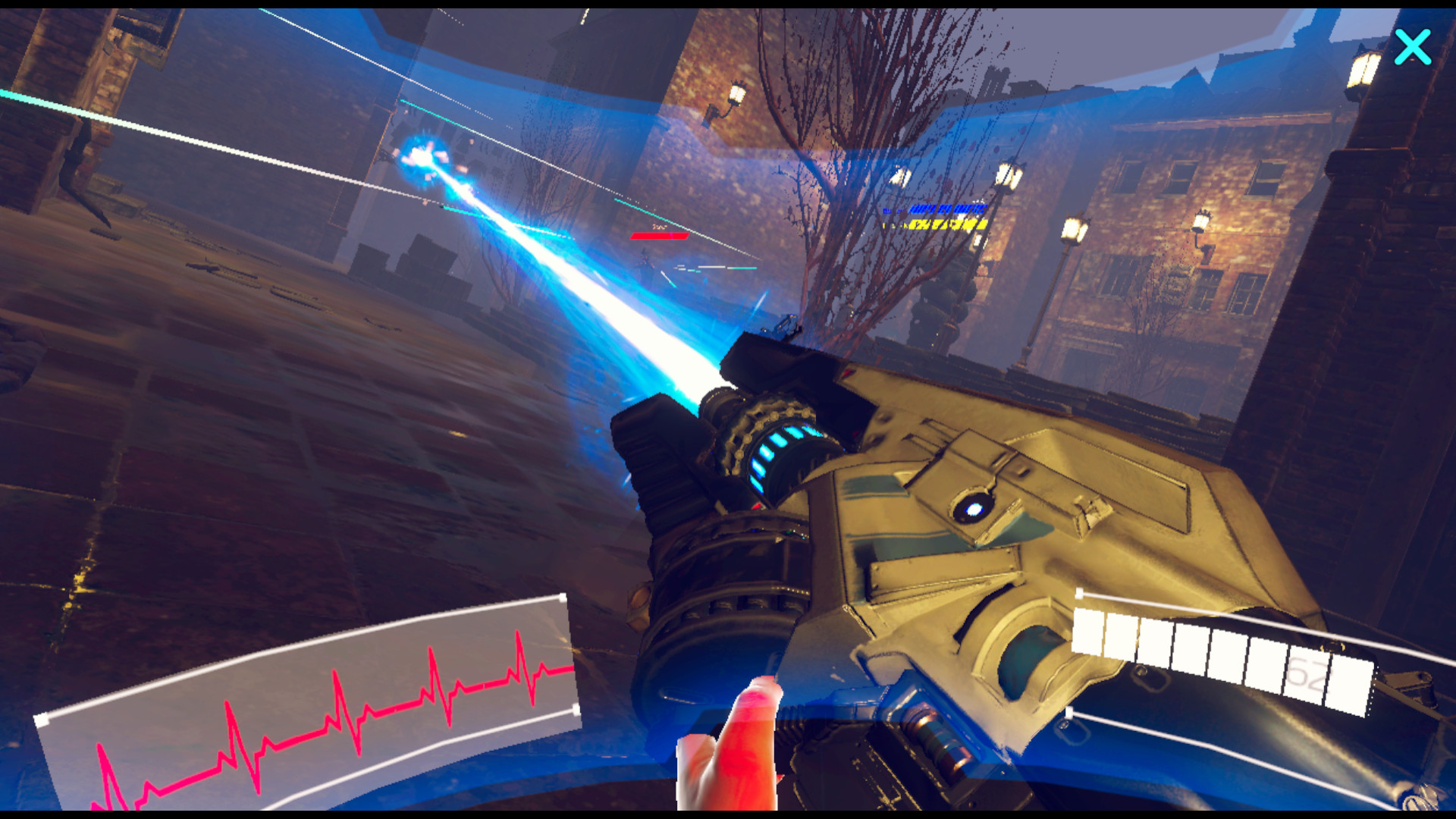Click the cyan X close button

(x=1412, y=48)
